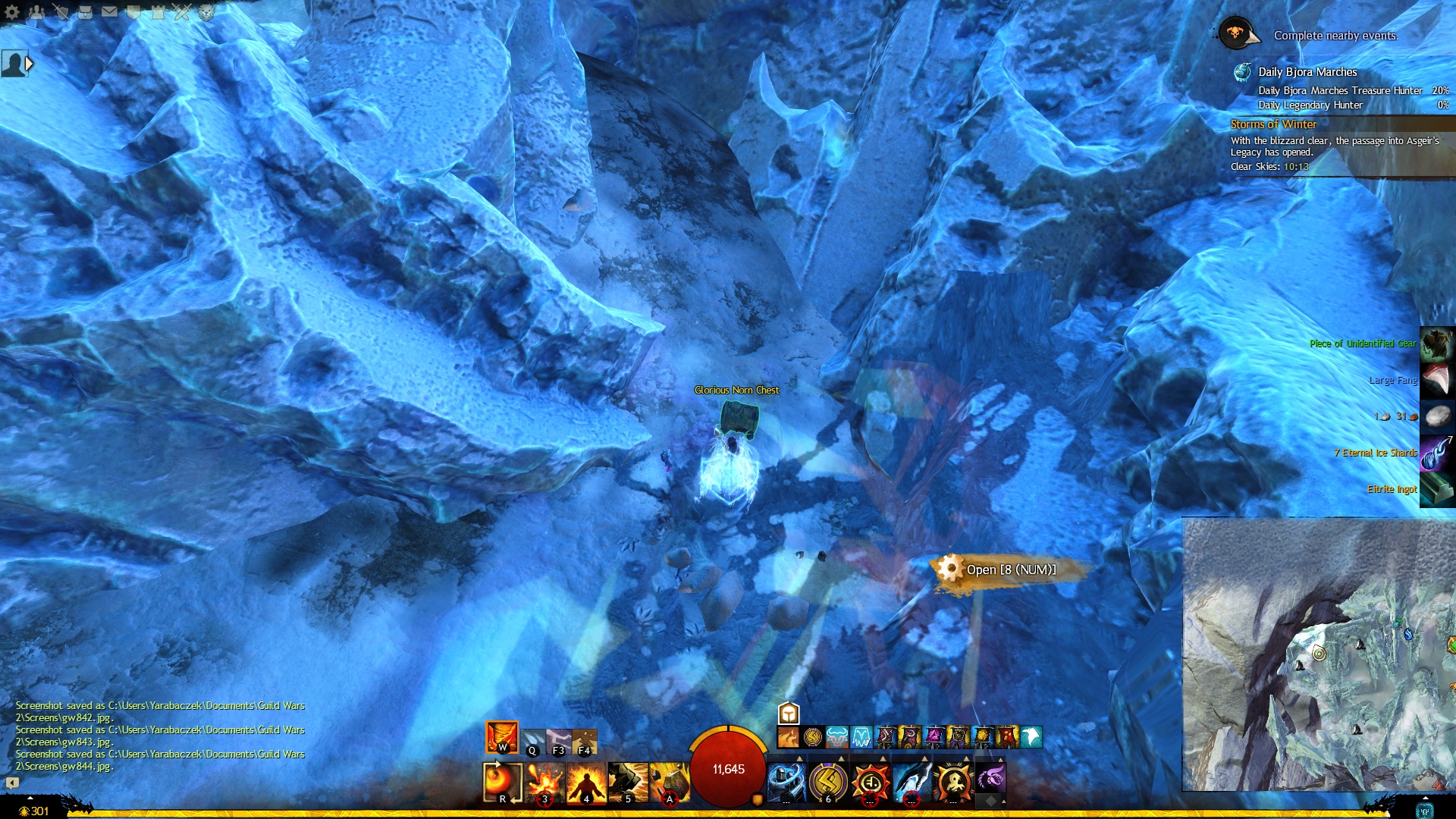Select the Daily Bjora Marches tracker

pos(1307,72)
